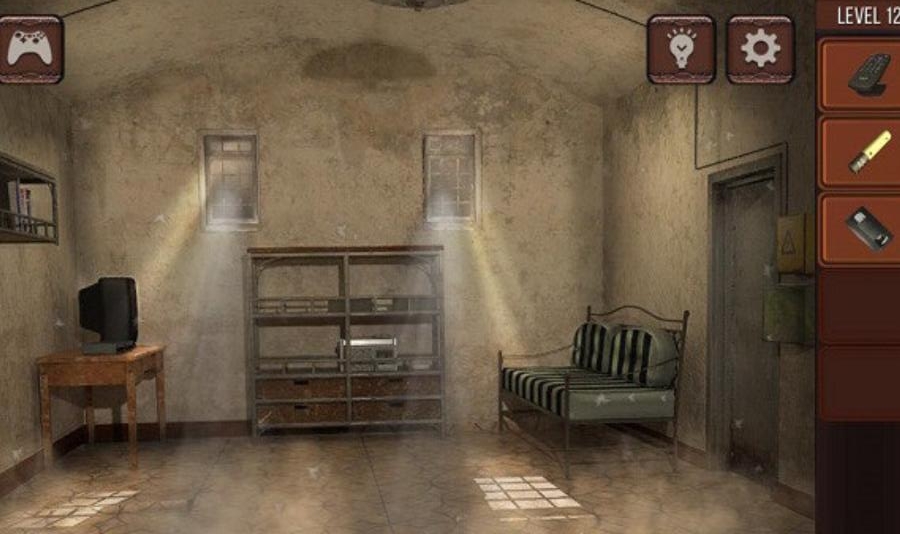Open settings with the gear button
The height and width of the screenshot is (534, 900).
pos(760,49)
